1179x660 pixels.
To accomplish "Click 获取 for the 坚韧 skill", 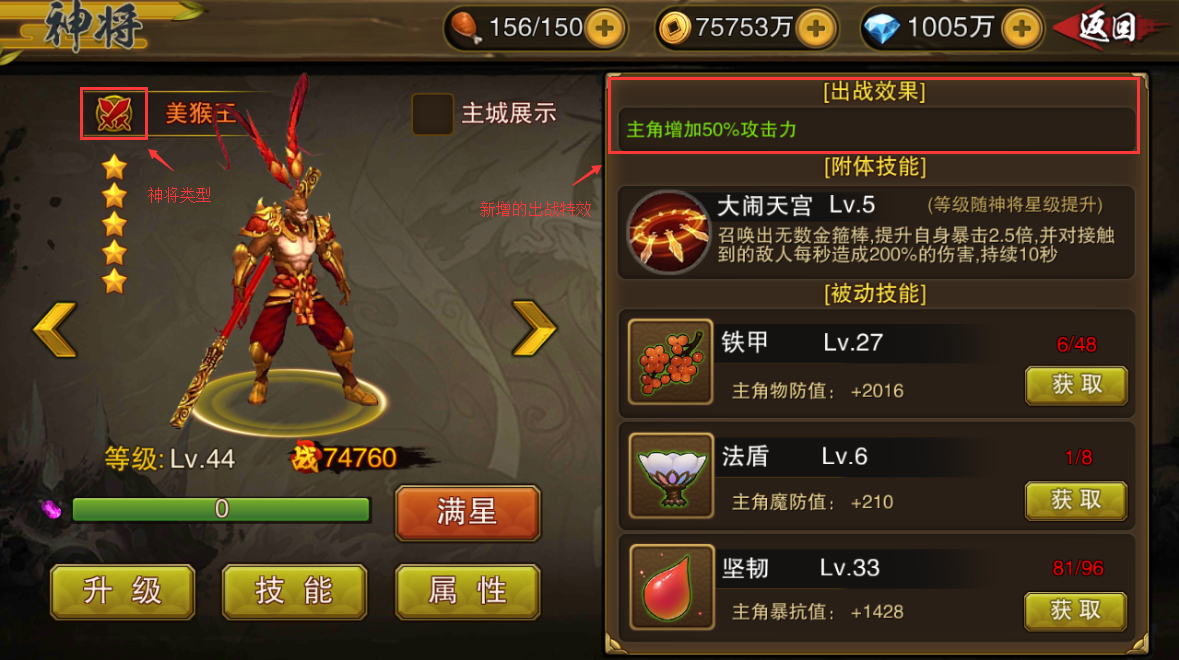I will (1076, 610).
